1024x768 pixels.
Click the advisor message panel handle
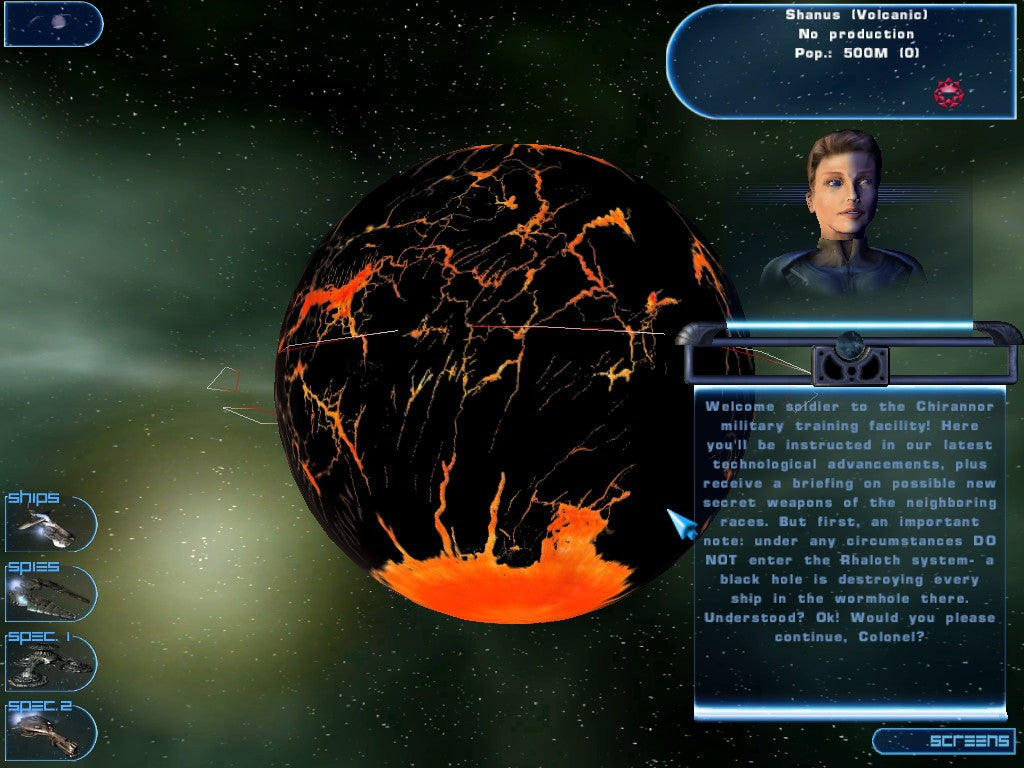[850, 361]
